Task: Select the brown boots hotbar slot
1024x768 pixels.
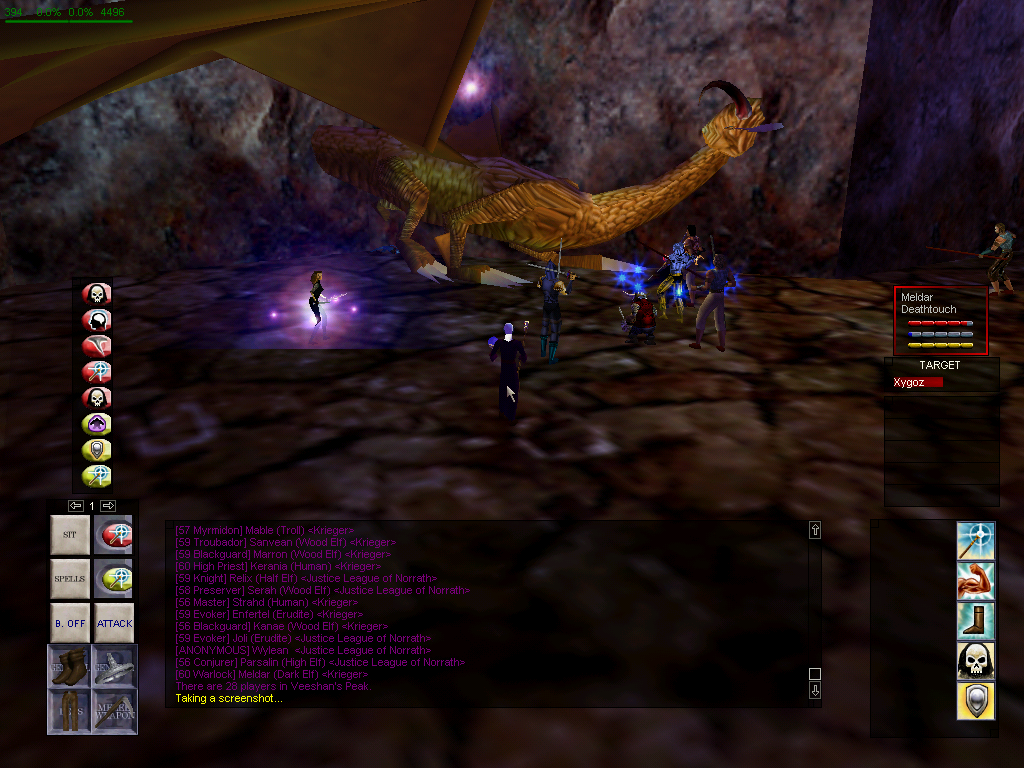Action: [70, 667]
